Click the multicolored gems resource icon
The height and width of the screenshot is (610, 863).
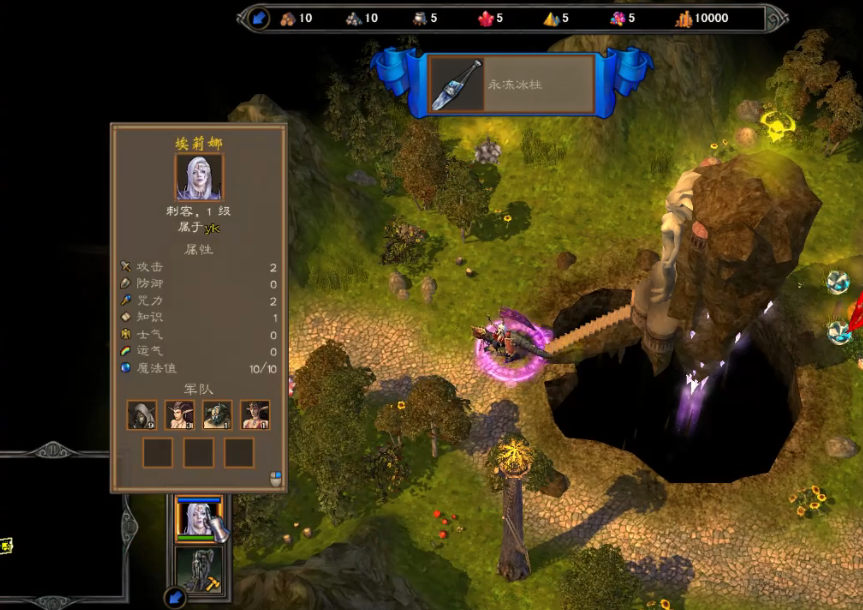click(617, 18)
